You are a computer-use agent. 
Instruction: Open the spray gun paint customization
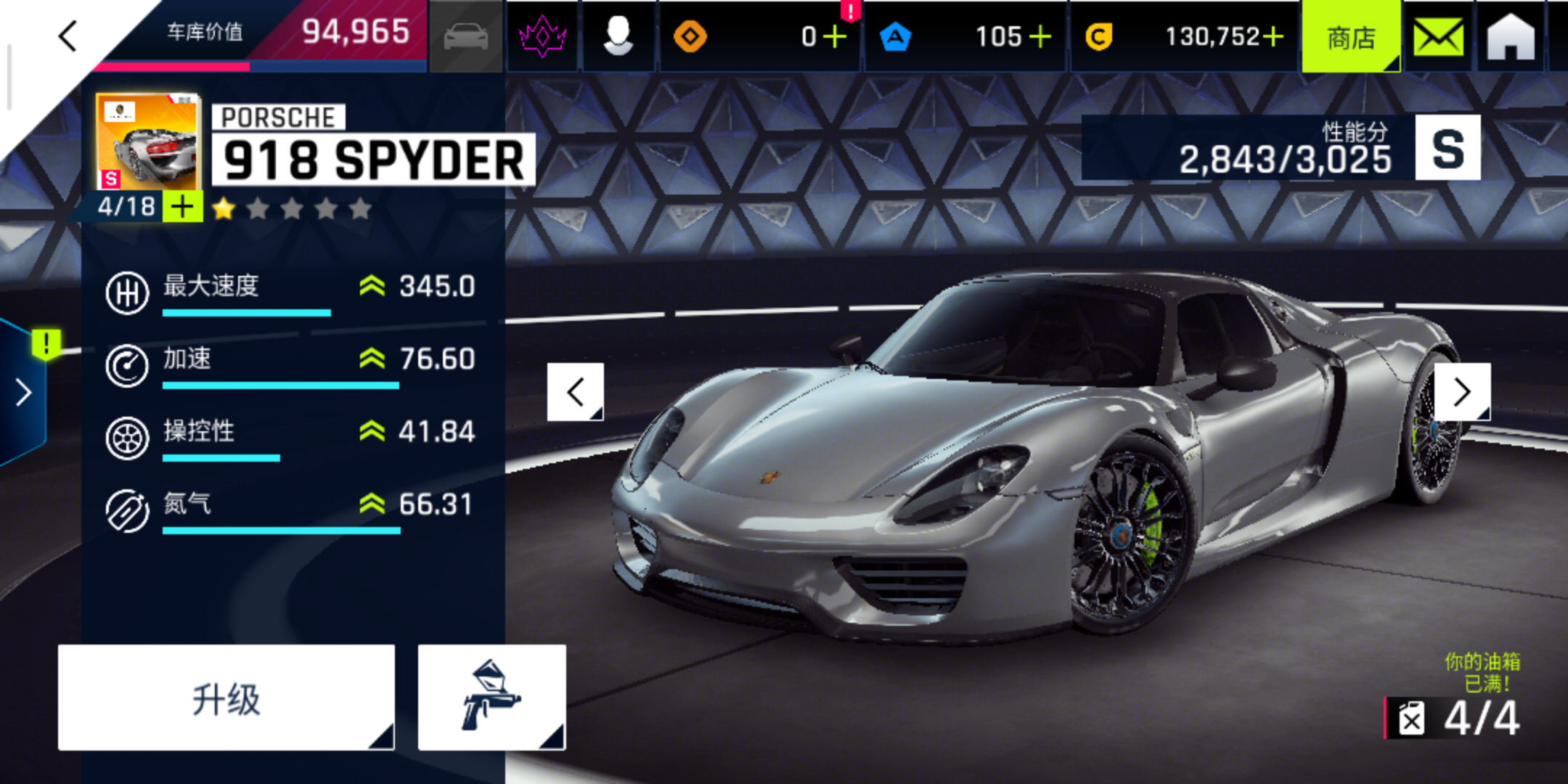coord(491,698)
